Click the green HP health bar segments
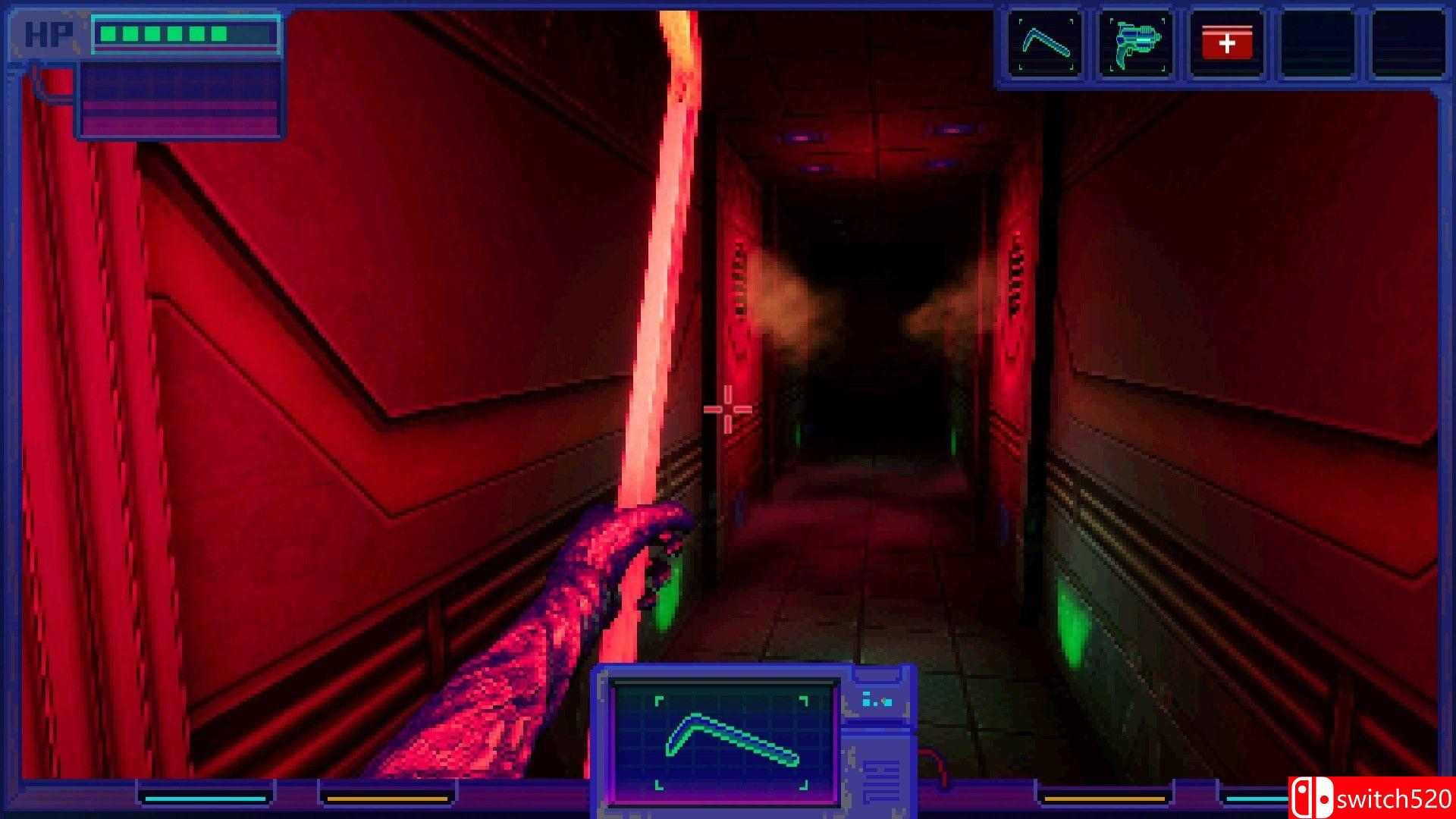The width and height of the screenshot is (1456, 819). pyautogui.click(x=163, y=33)
